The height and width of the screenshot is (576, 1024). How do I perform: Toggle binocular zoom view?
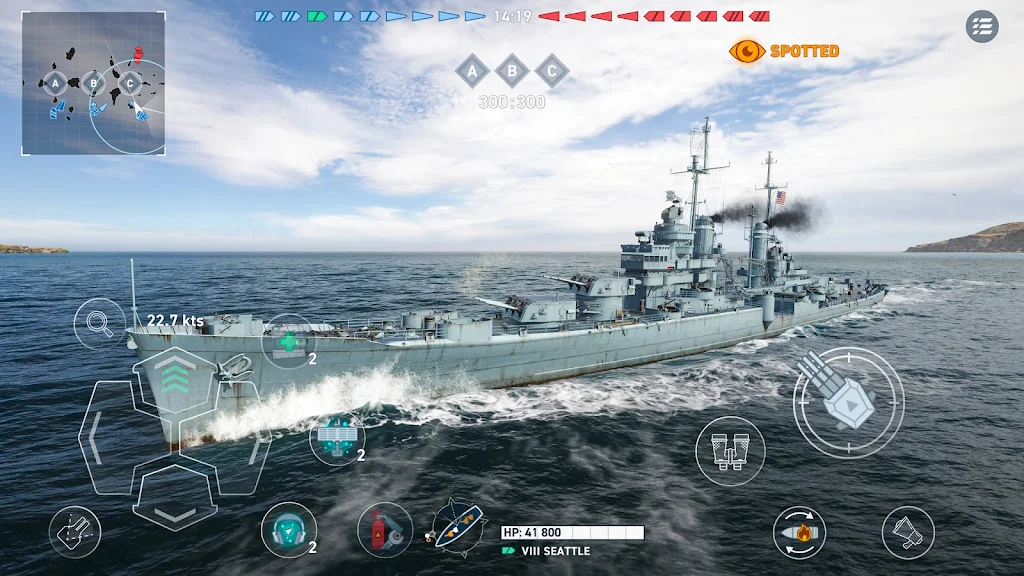(x=730, y=451)
